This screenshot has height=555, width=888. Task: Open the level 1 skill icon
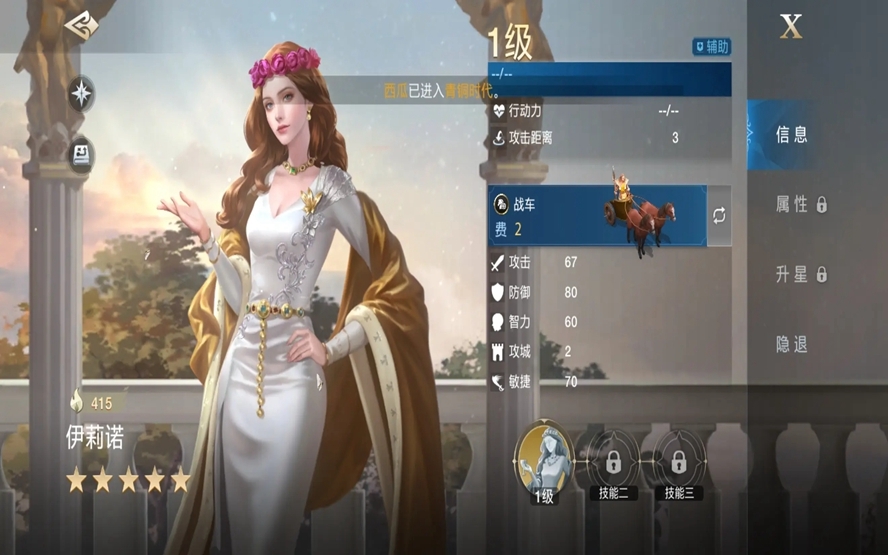tap(542, 461)
